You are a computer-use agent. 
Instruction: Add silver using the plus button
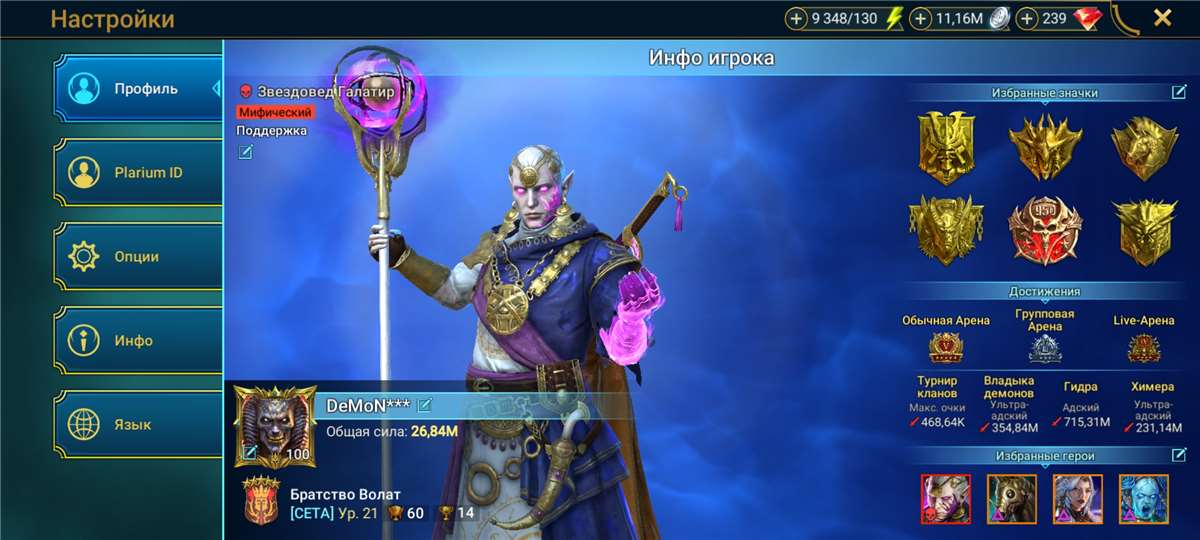tap(921, 18)
